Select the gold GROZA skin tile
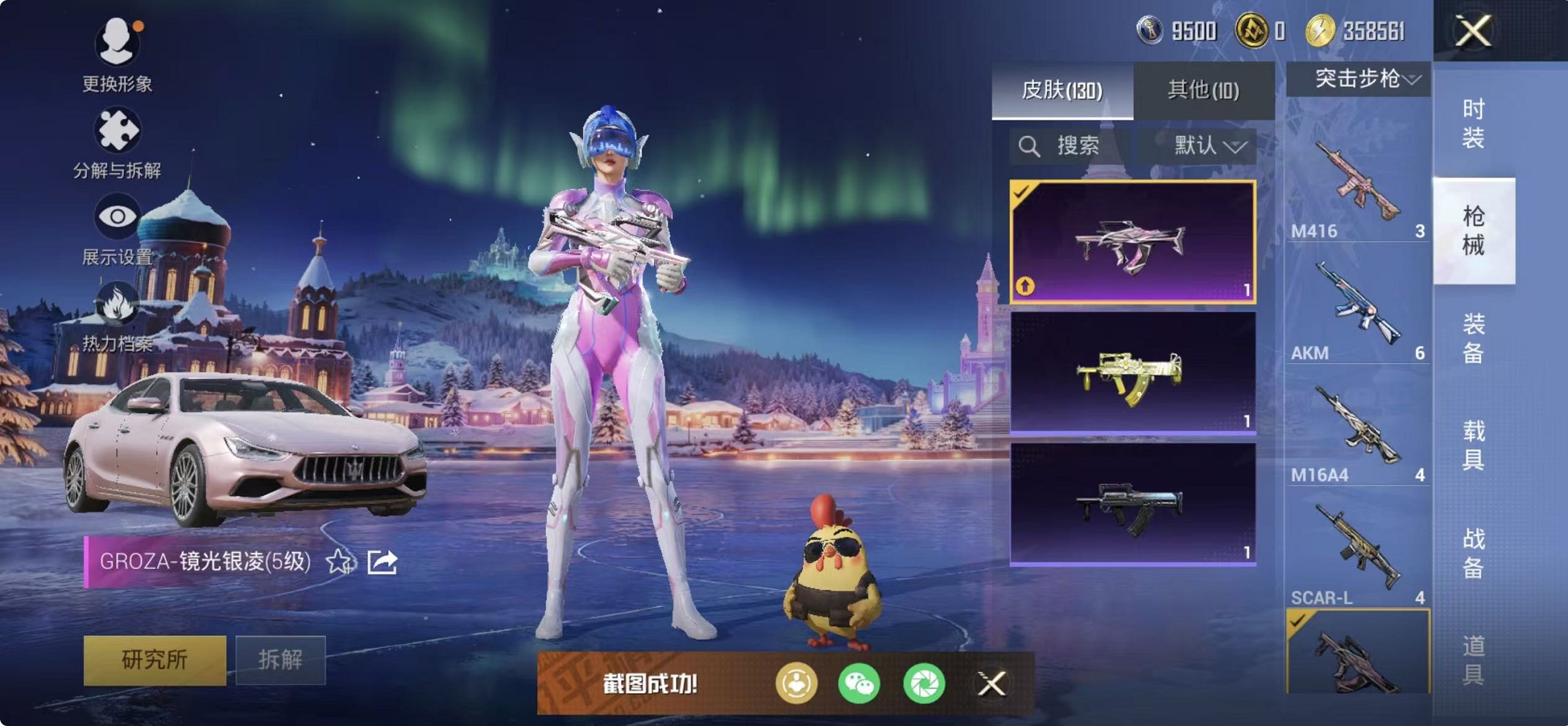 click(x=1133, y=373)
